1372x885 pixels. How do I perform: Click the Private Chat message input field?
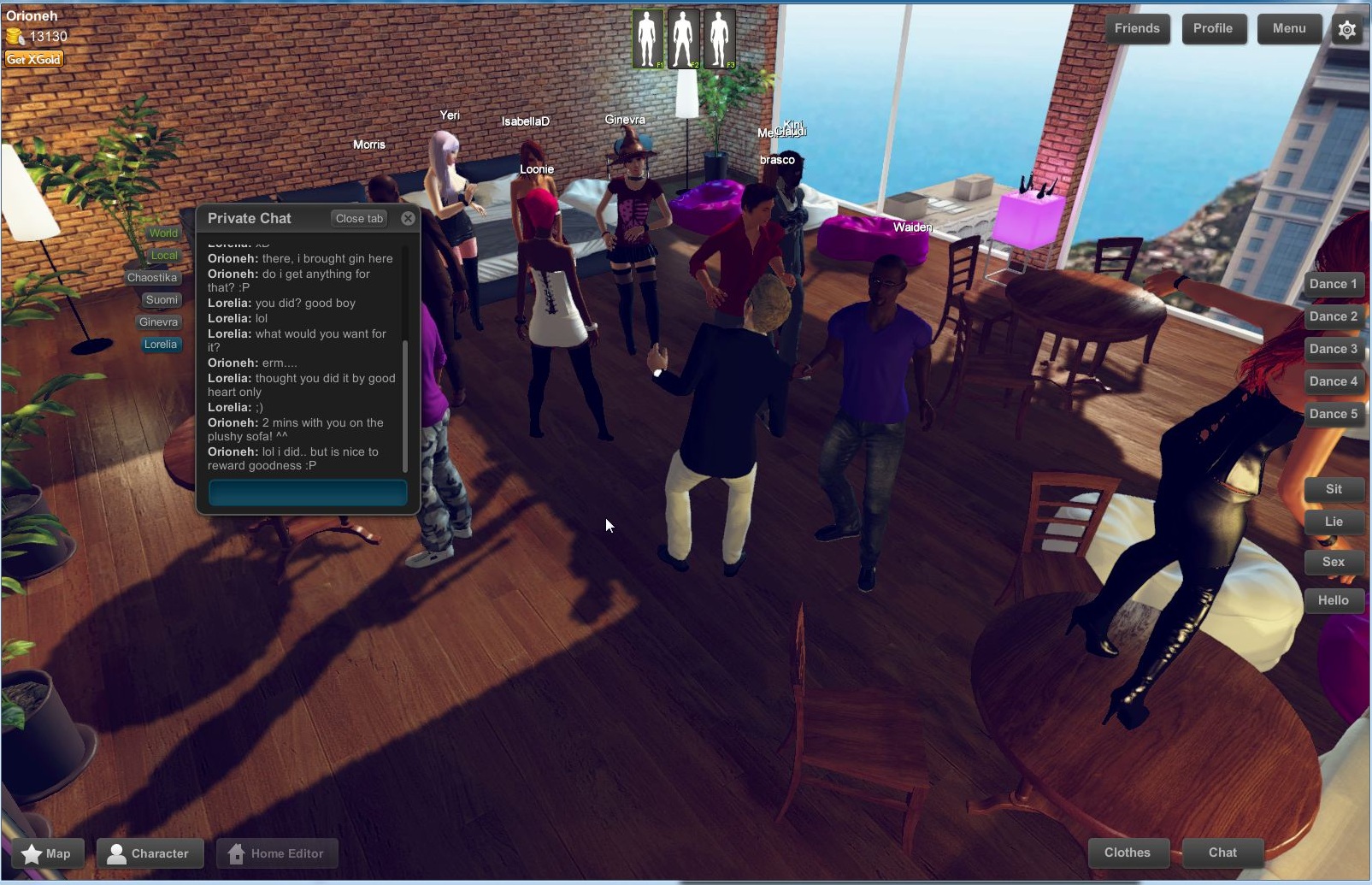coord(307,492)
